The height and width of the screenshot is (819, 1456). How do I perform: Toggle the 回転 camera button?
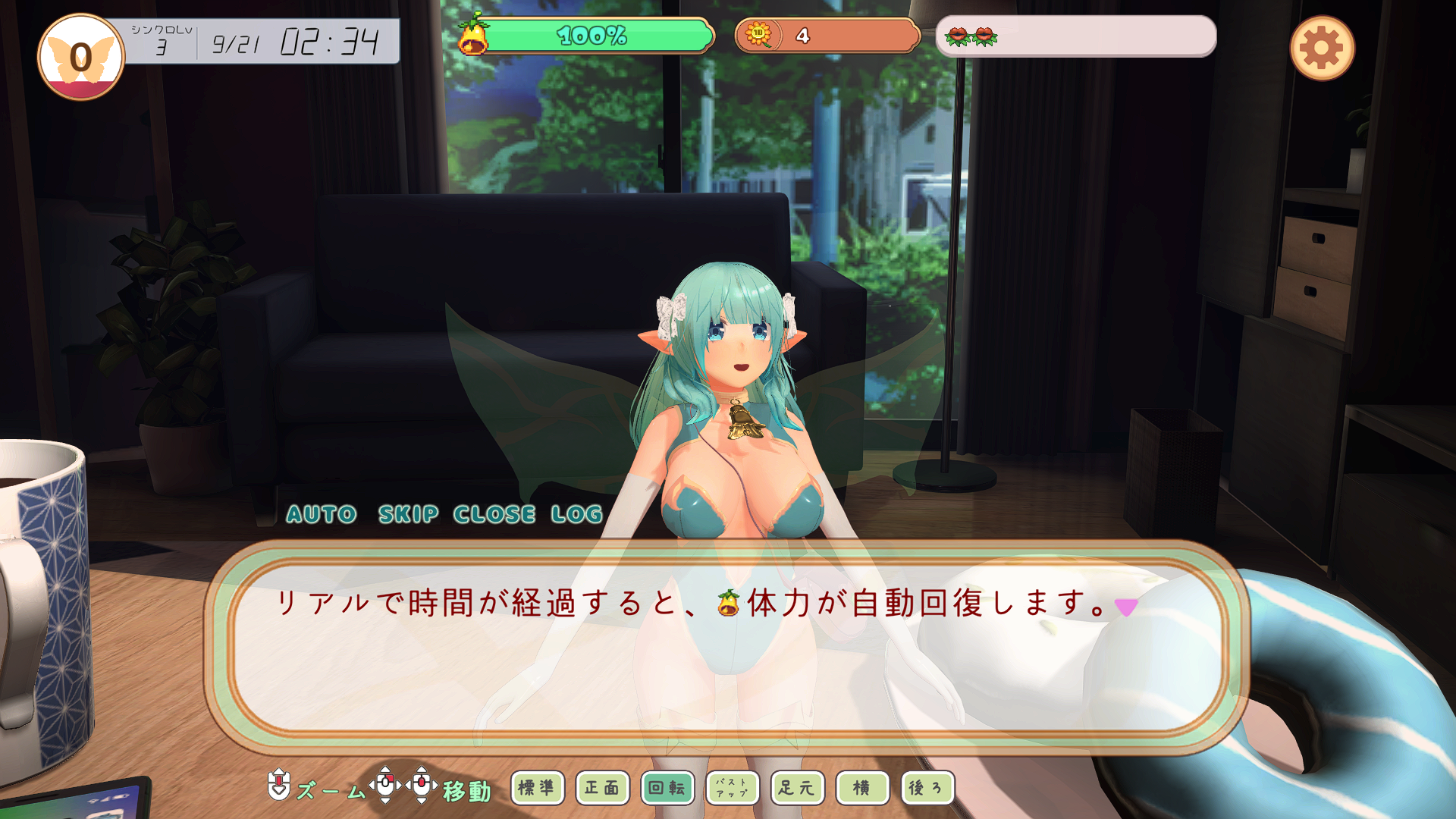coord(667,788)
